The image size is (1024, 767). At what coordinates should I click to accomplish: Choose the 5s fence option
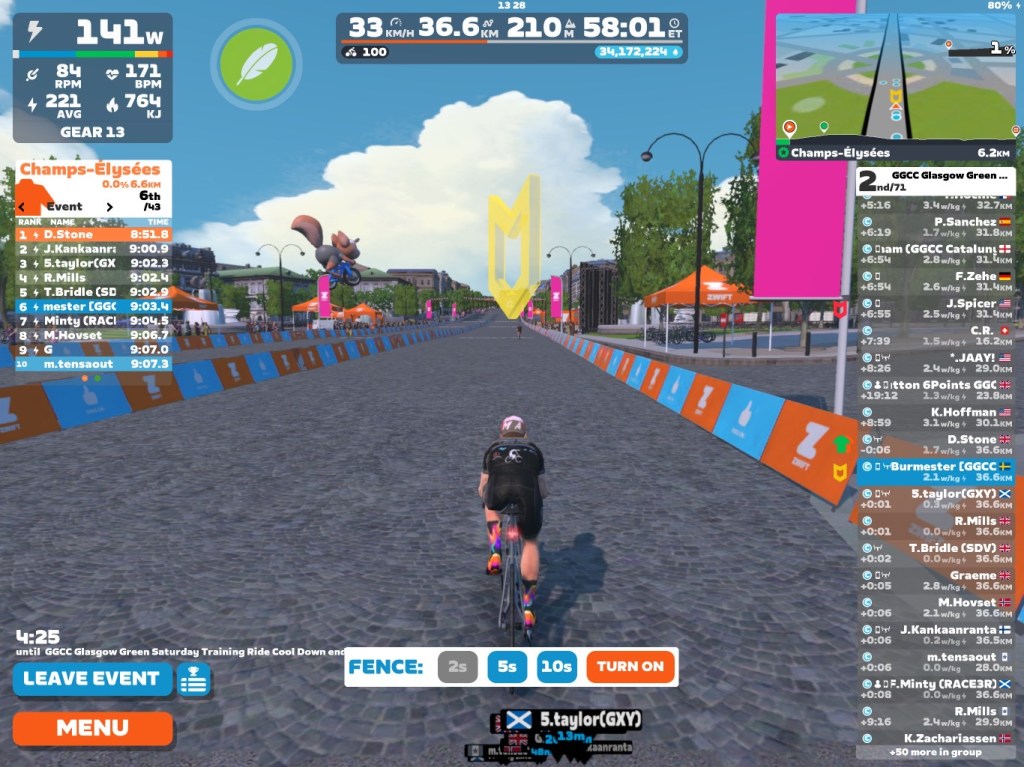pyautogui.click(x=507, y=667)
